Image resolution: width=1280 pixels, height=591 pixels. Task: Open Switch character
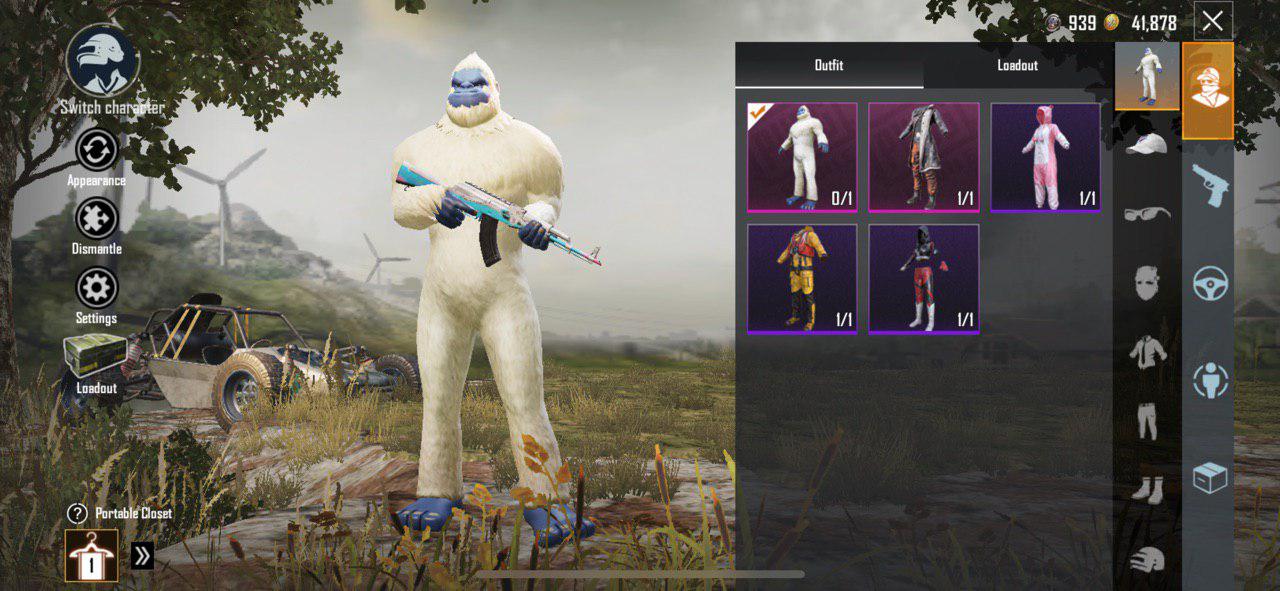(x=104, y=61)
